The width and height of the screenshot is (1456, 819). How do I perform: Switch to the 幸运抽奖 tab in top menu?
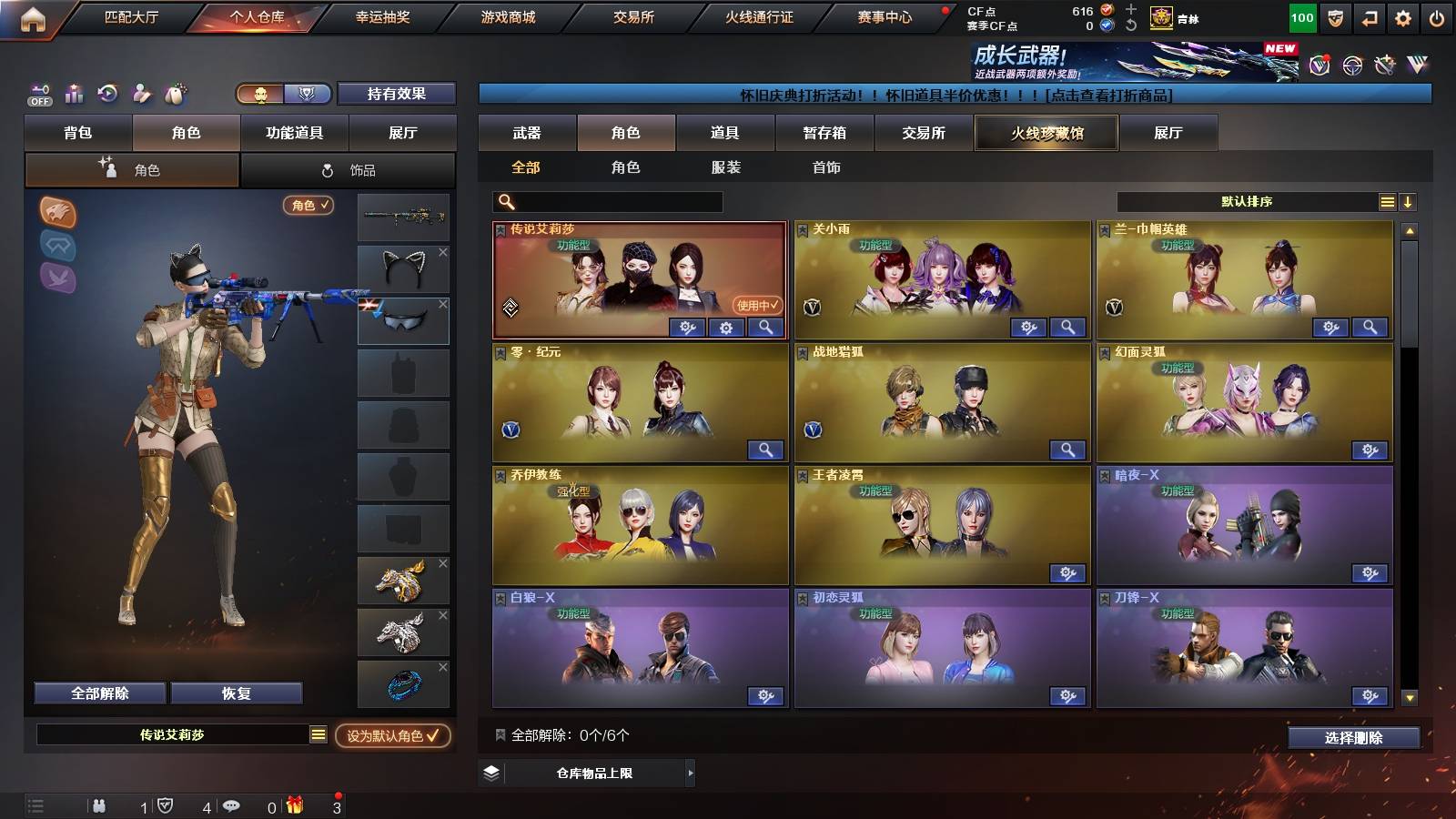coord(382,15)
